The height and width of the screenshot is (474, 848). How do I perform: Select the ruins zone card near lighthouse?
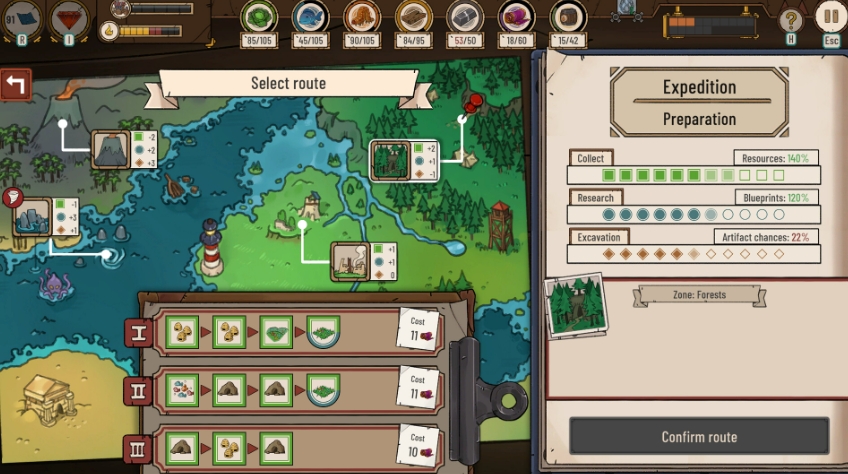pos(350,260)
